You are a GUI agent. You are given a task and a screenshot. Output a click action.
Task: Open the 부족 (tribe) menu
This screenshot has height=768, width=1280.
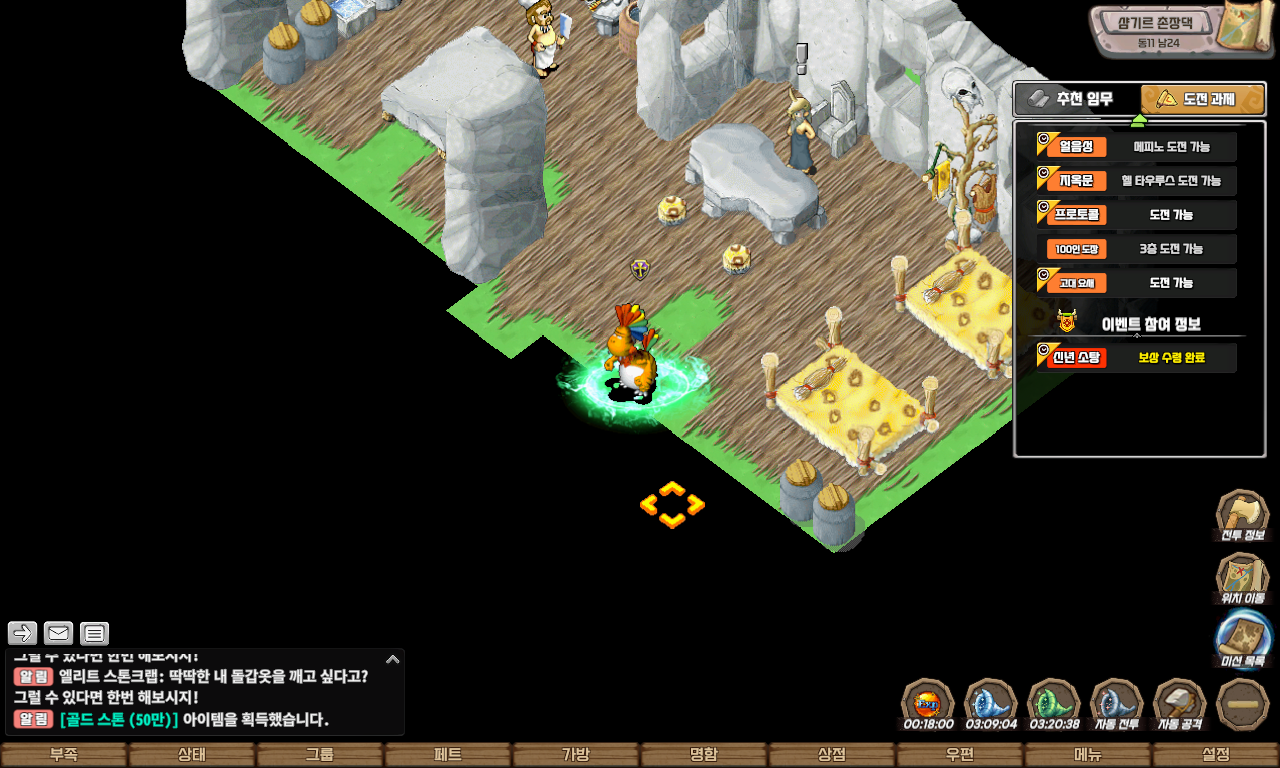[x=64, y=755]
